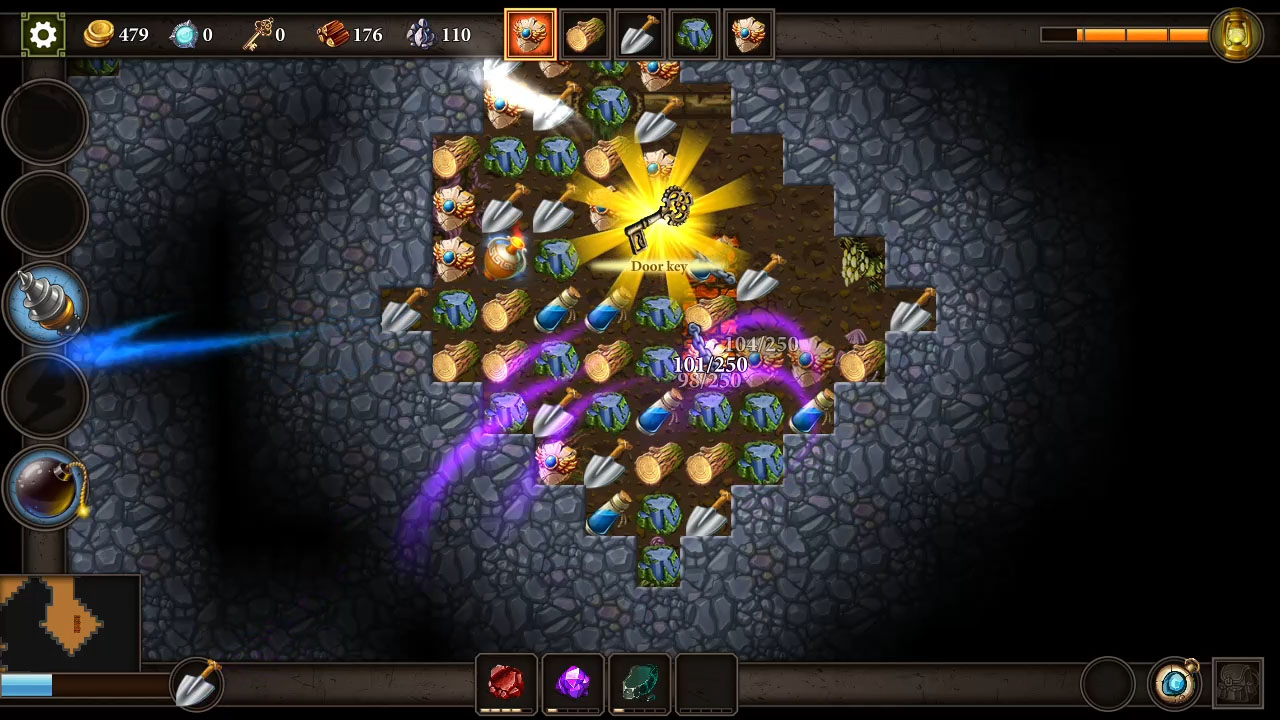
Task: Select the log tile slot in the top bar
Action: (585, 33)
